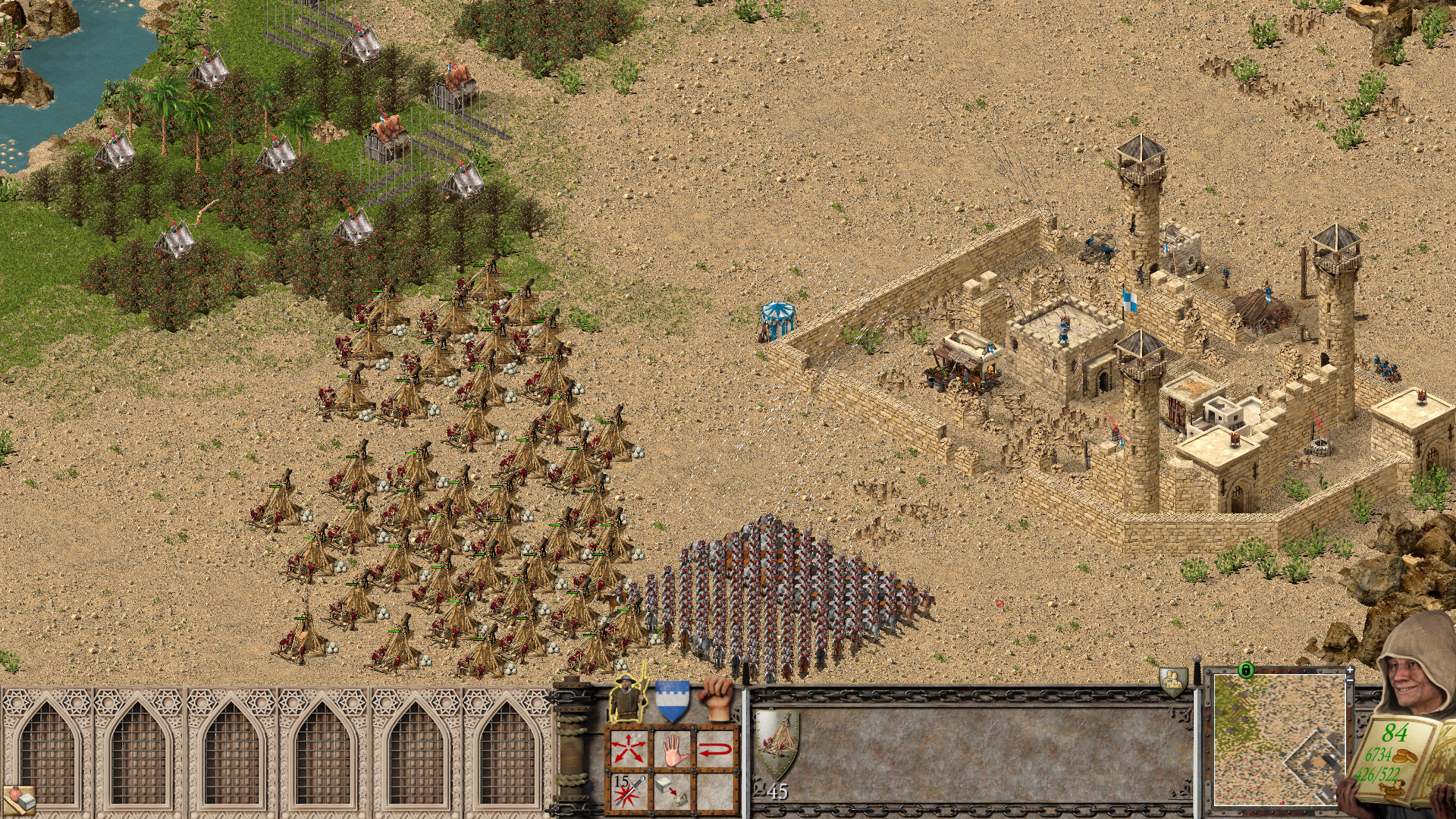The image size is (1456, 819).
Task: Select the patrol spearman stance icon
Action: 628,698
